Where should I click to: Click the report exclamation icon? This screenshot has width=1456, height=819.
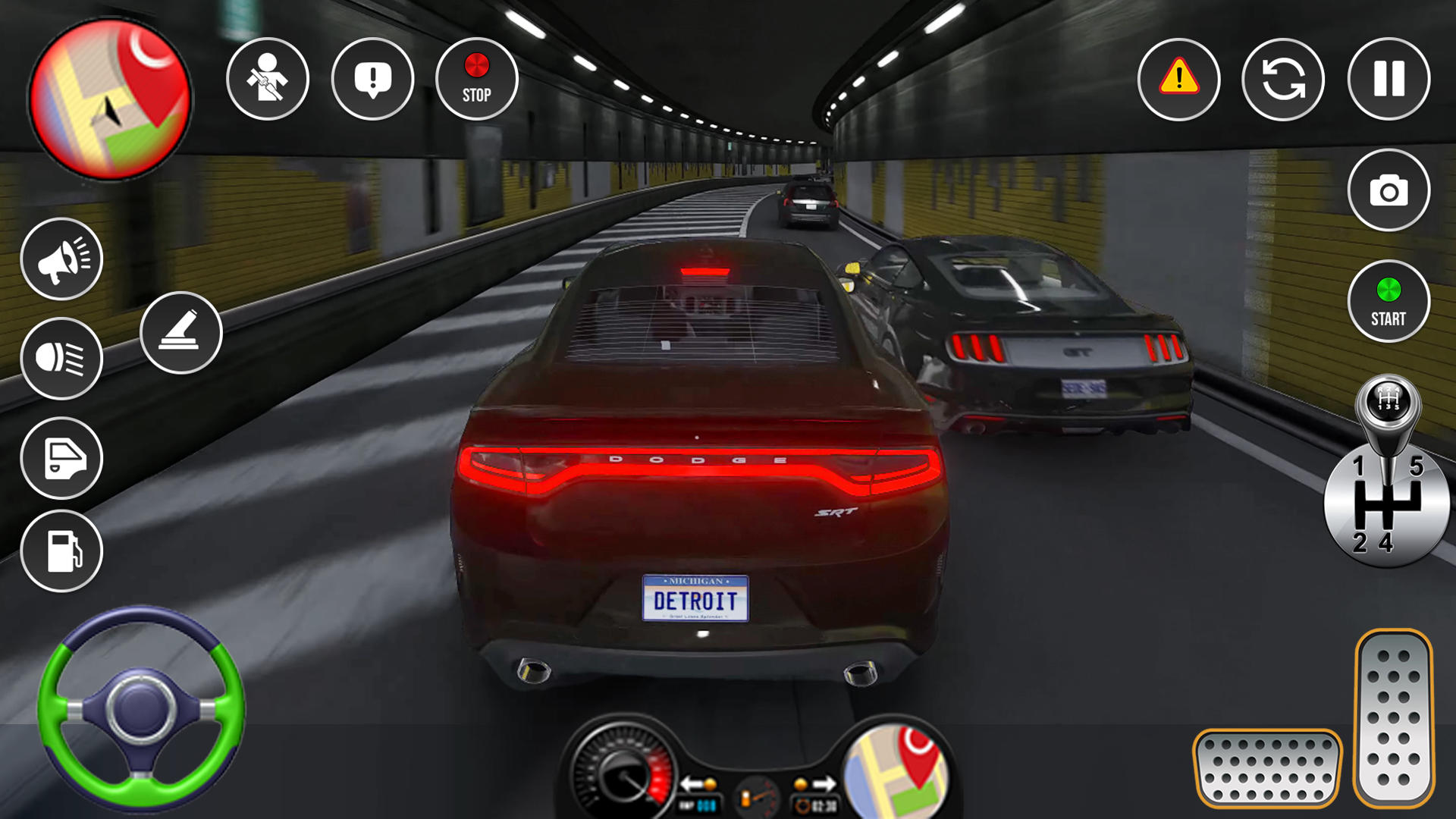[x=372, y=79]
